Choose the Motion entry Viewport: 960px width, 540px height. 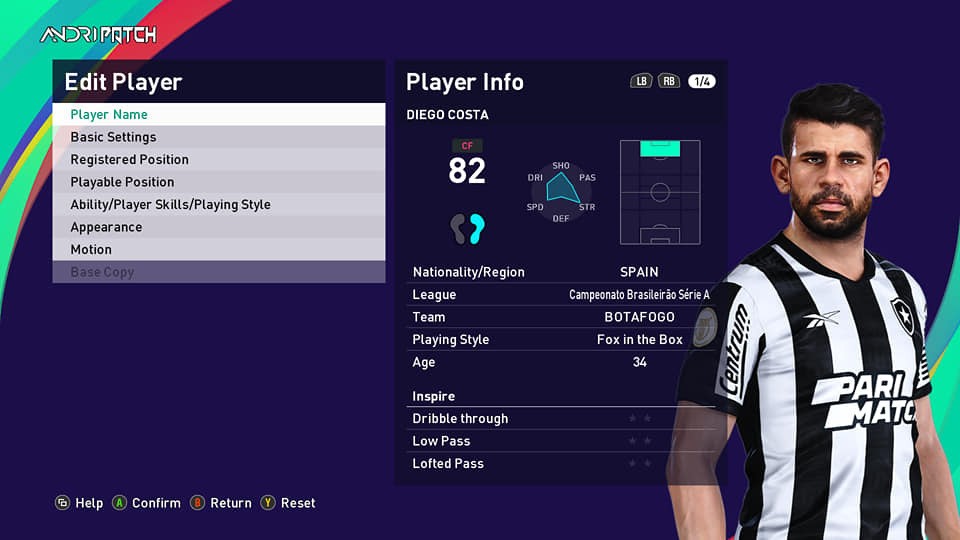pos(218,250)
